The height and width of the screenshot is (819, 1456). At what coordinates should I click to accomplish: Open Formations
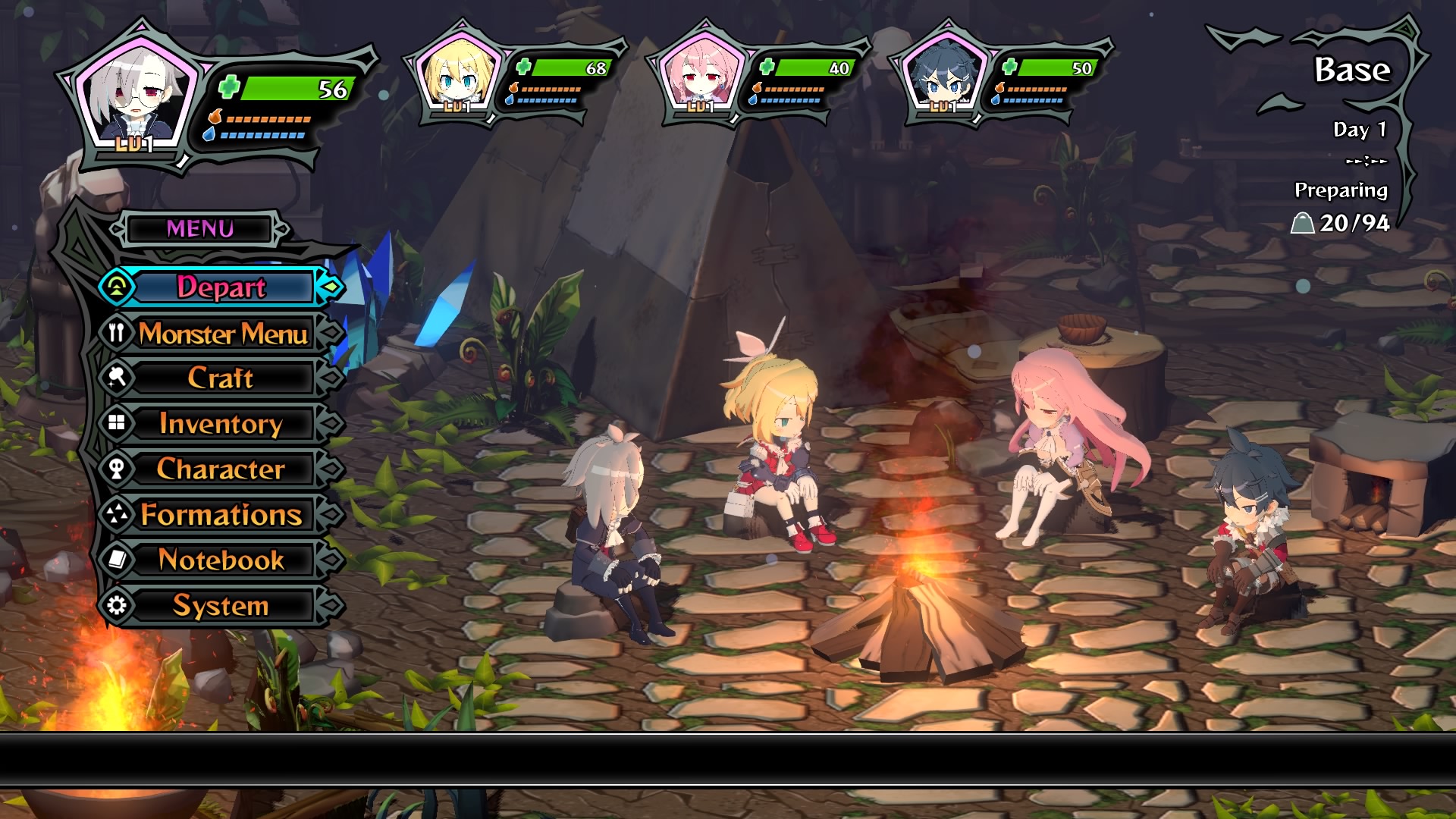[x=221, y=514]
